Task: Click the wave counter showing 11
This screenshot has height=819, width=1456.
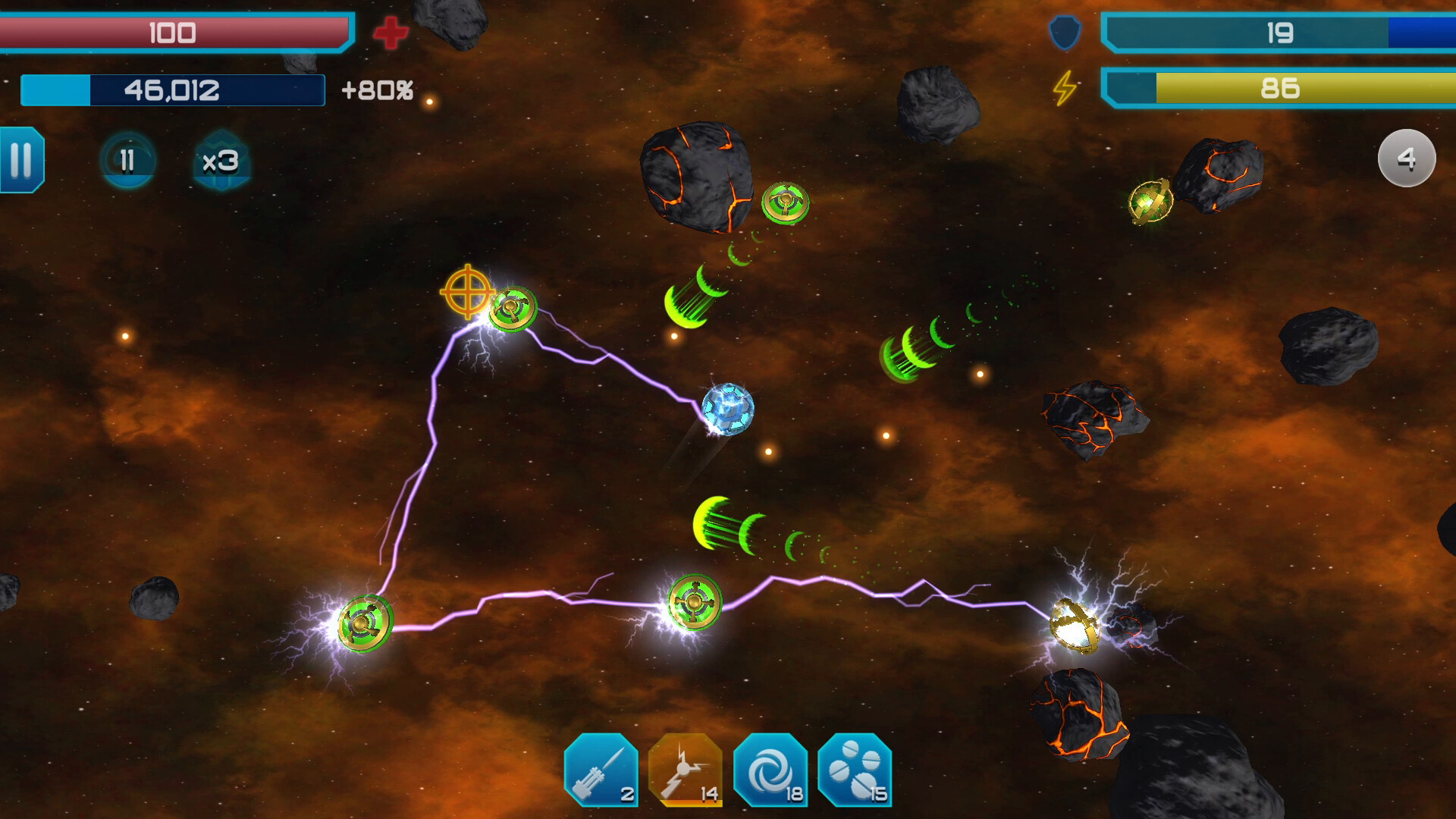Action: point(127,160)
